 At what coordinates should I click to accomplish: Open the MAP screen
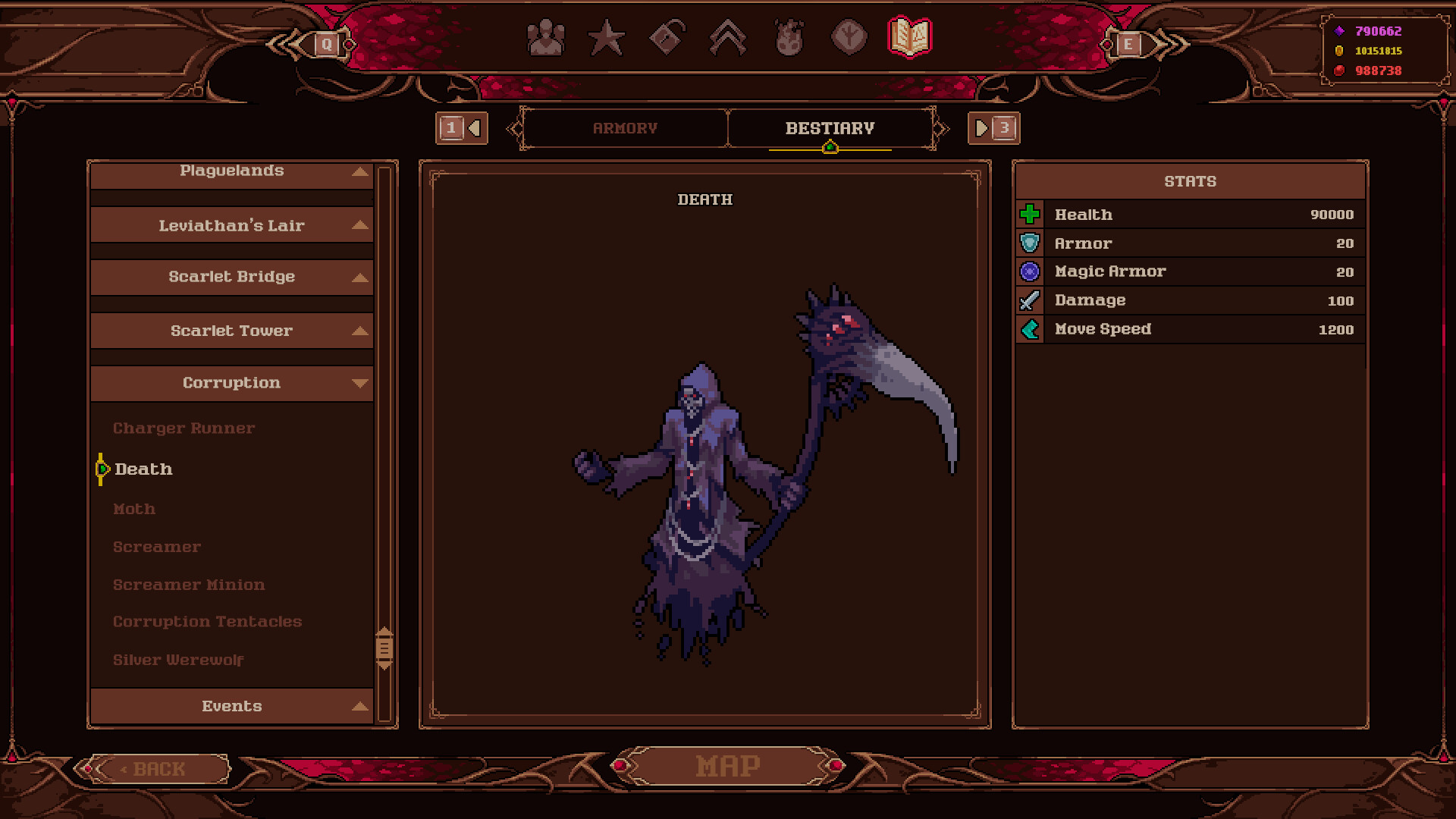[727, 765]
